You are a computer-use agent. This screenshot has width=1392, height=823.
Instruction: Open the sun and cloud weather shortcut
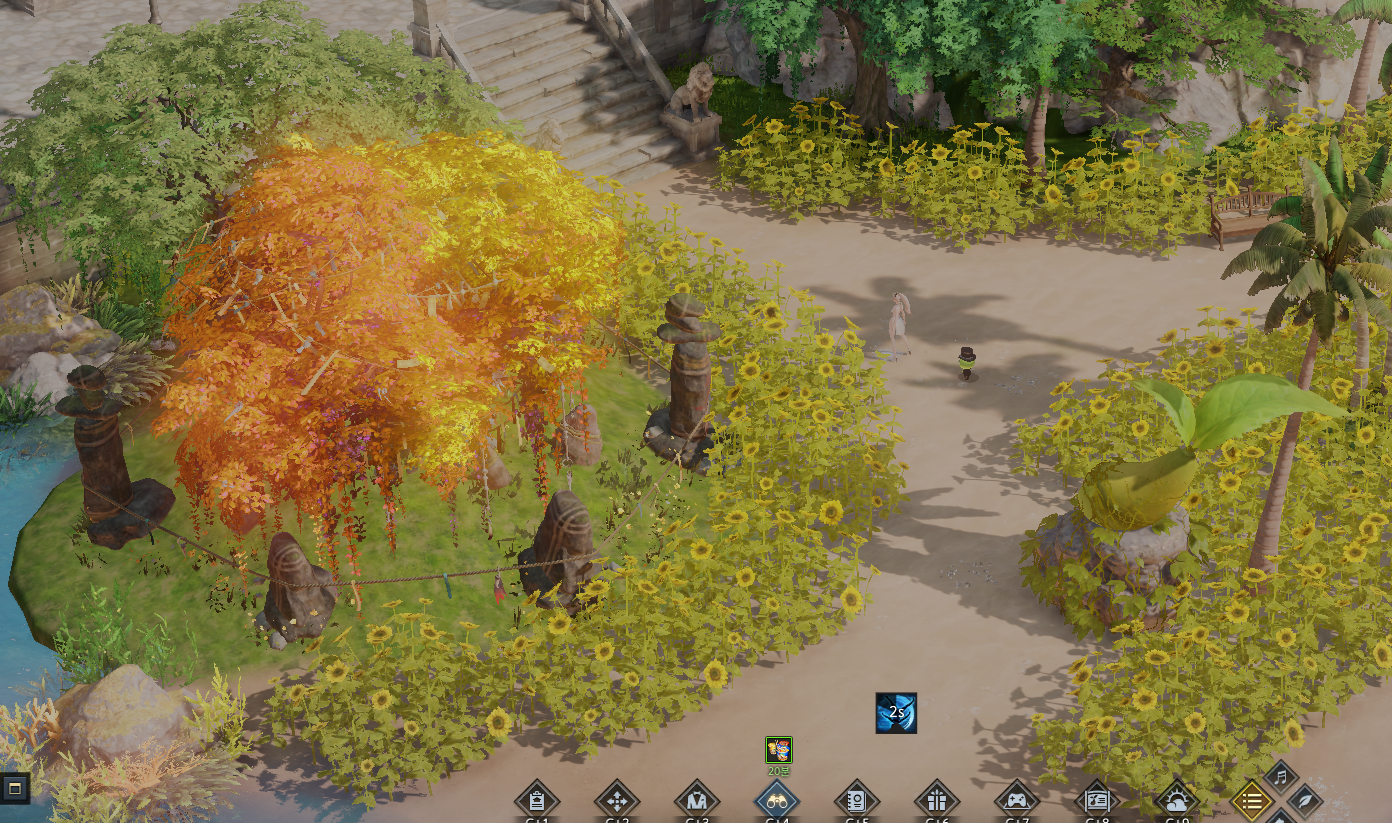tap(1177, 801)
